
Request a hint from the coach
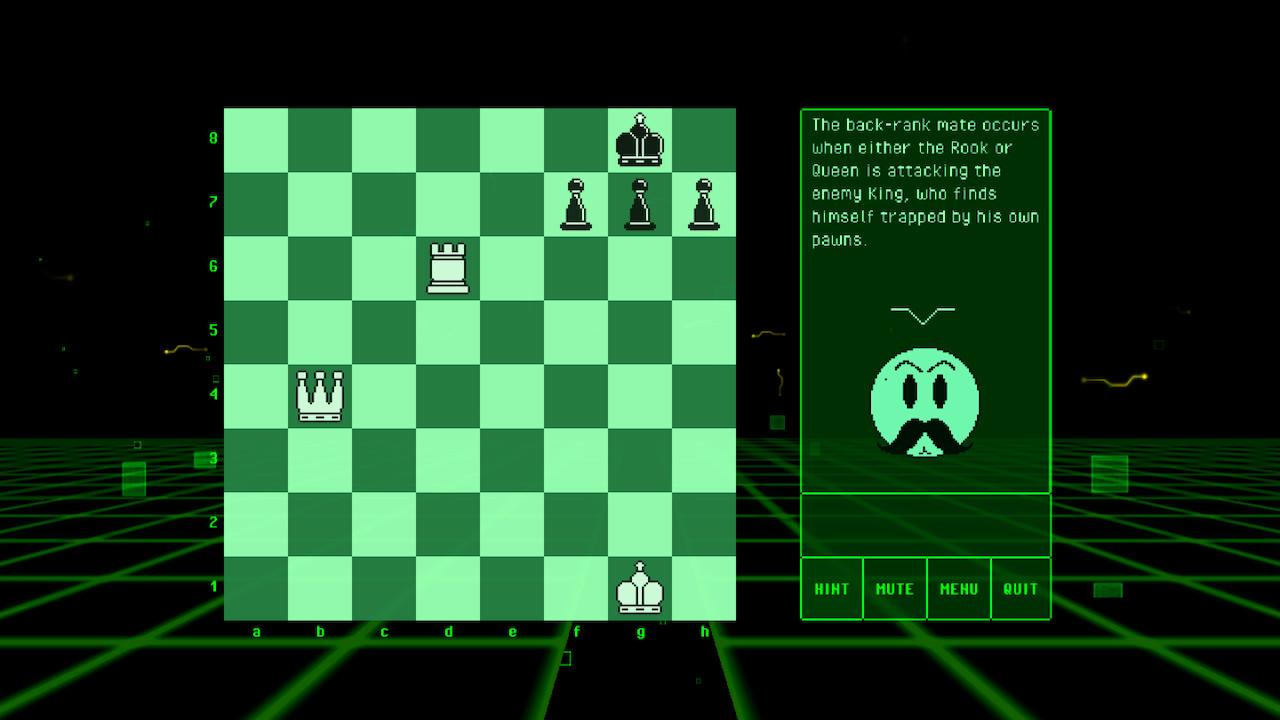click(831, 589)
